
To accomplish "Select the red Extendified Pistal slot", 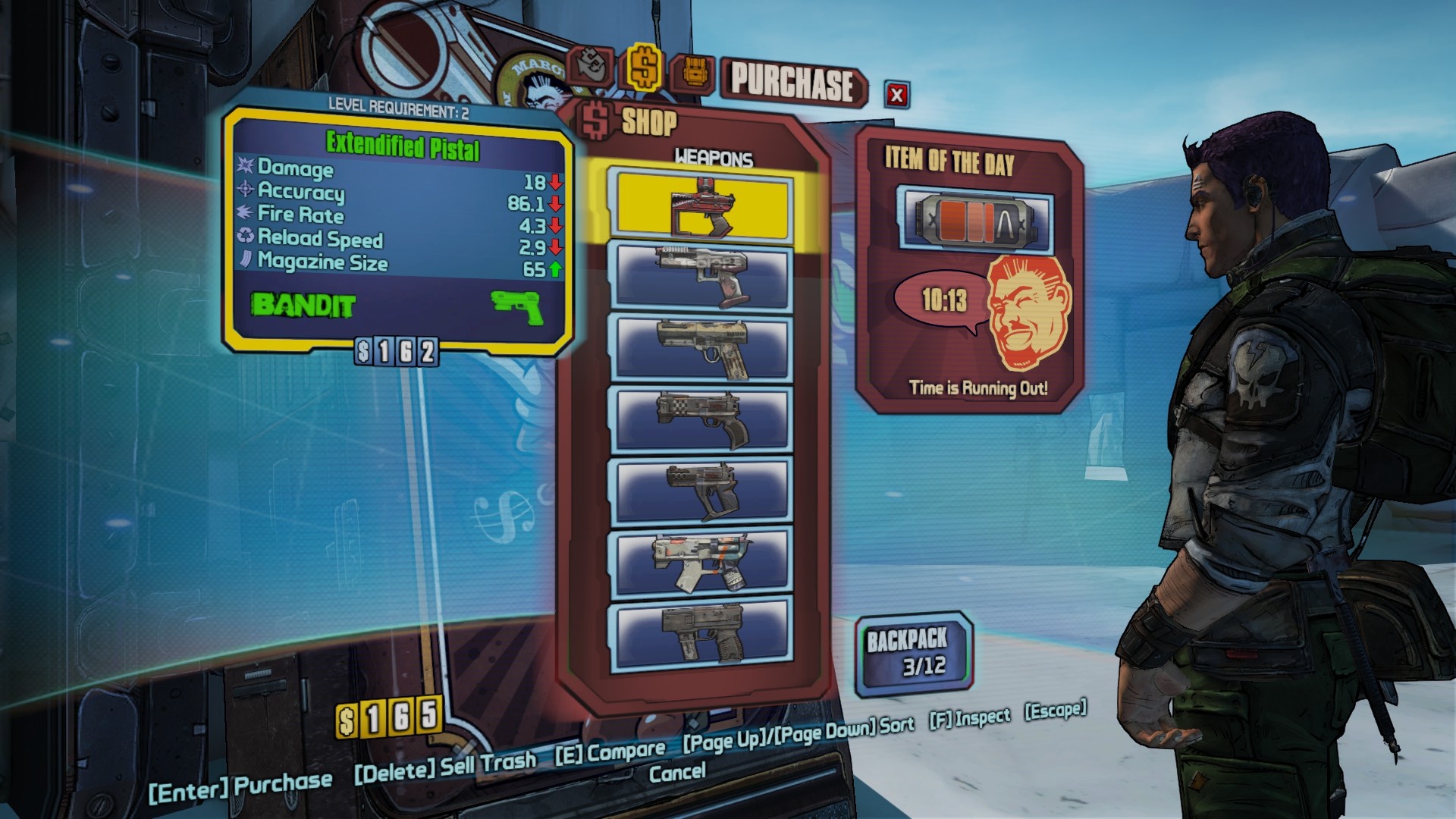I will point(701,207).
